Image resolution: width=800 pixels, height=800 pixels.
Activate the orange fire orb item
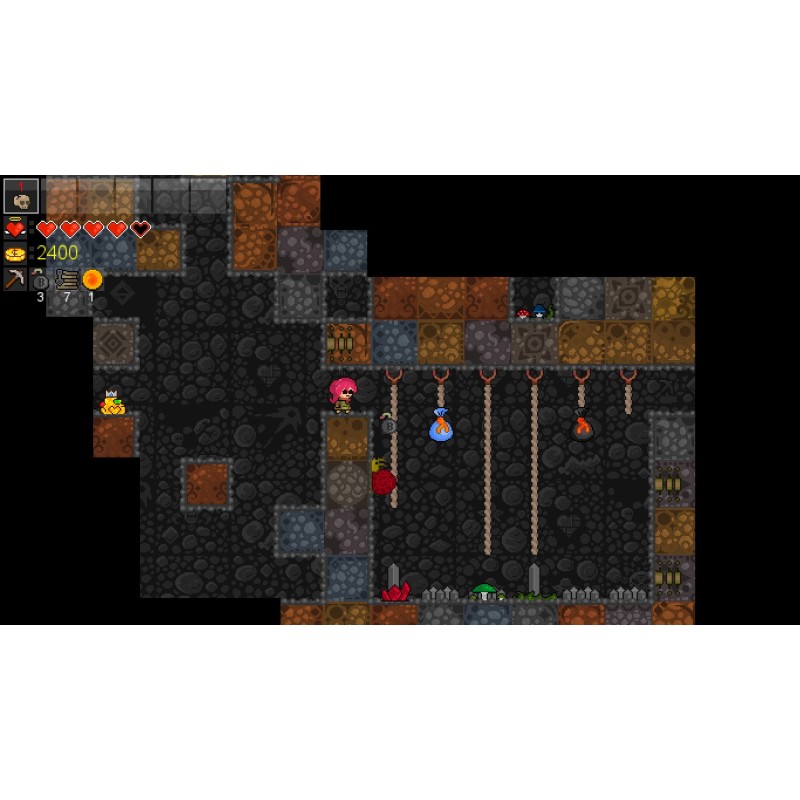click(x=92, y=279)
